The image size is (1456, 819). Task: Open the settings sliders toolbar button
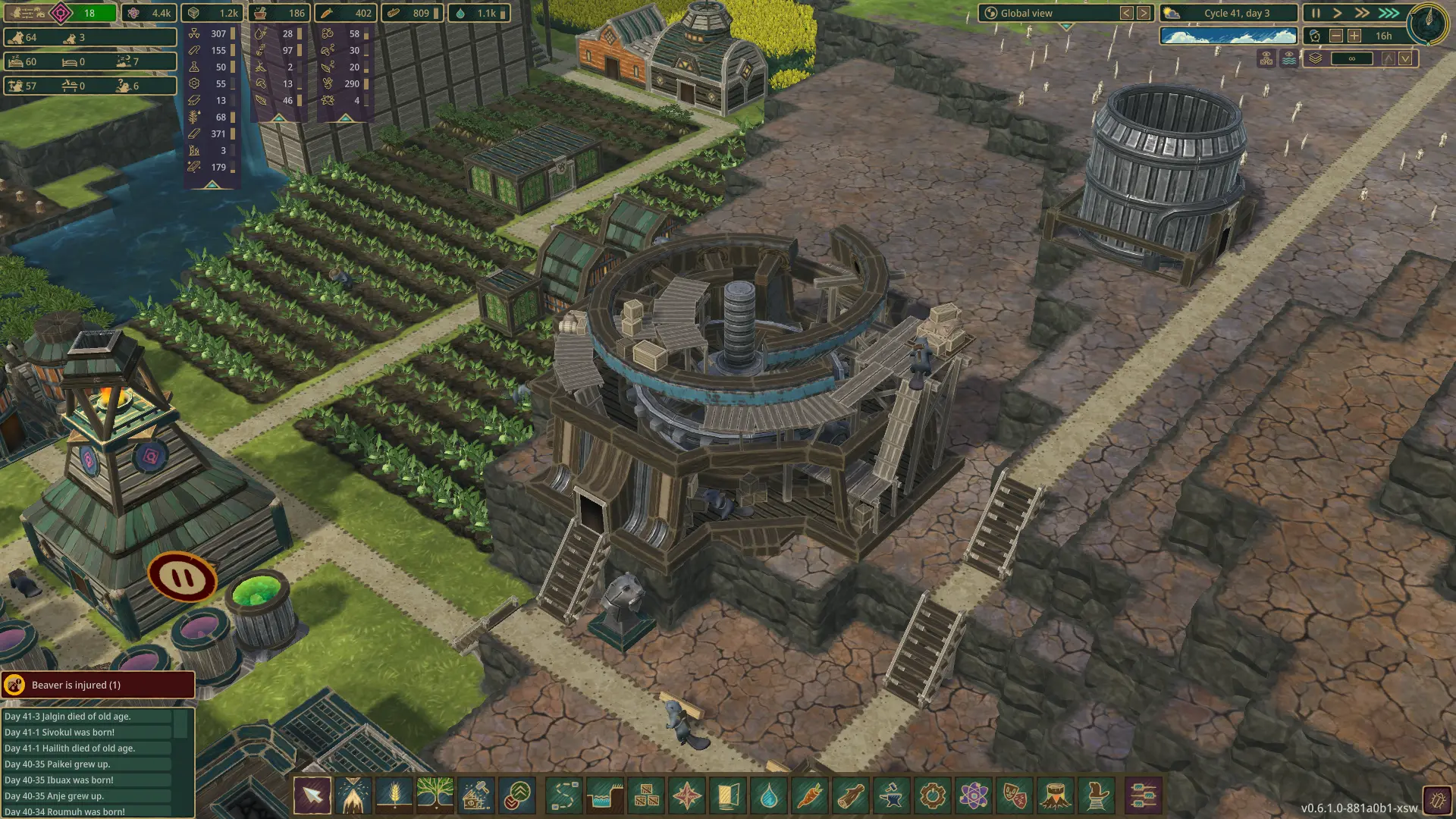[x=1142, y=796]
